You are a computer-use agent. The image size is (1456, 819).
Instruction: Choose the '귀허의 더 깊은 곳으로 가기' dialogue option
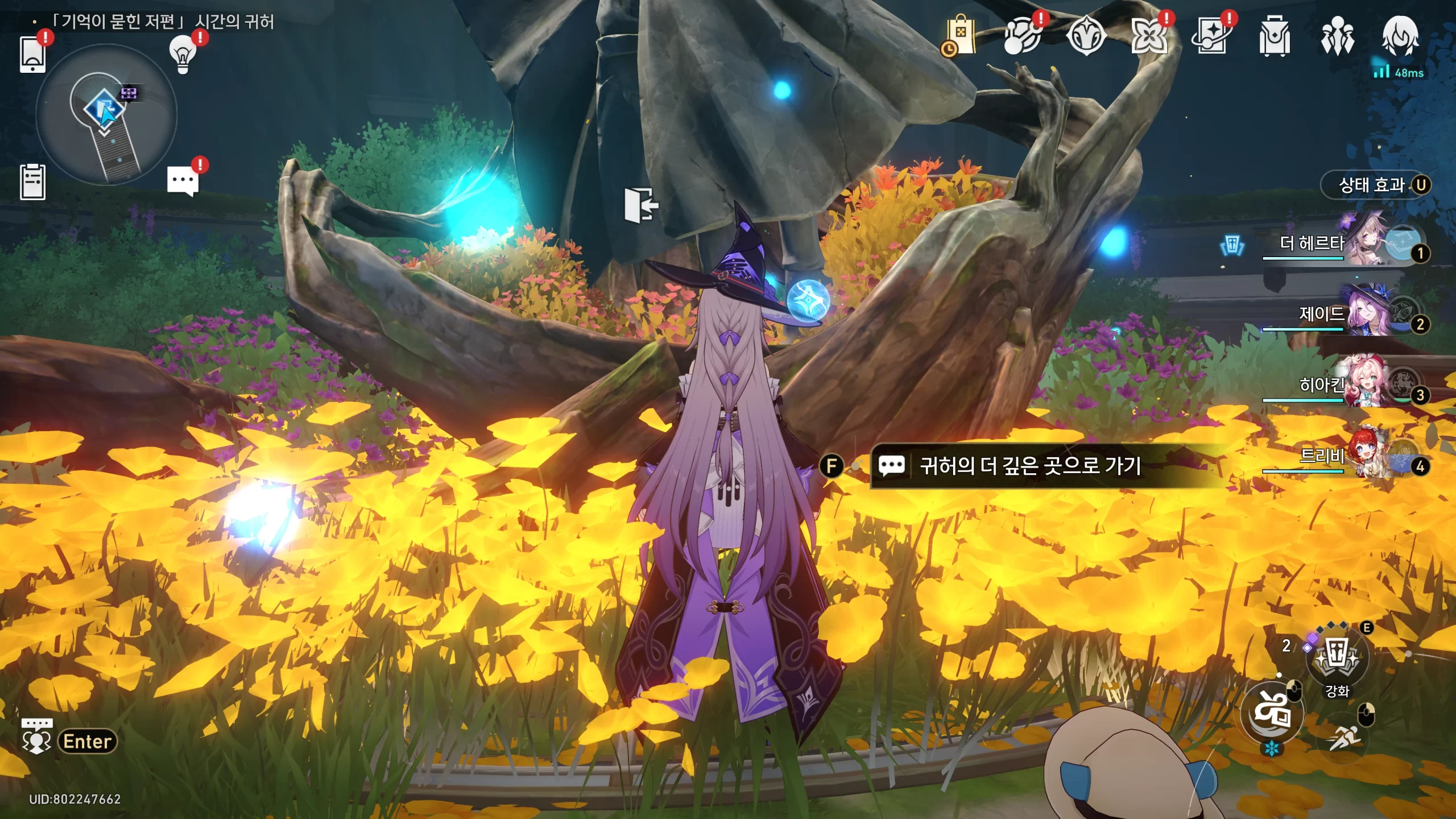click(x=1029, y=466)
